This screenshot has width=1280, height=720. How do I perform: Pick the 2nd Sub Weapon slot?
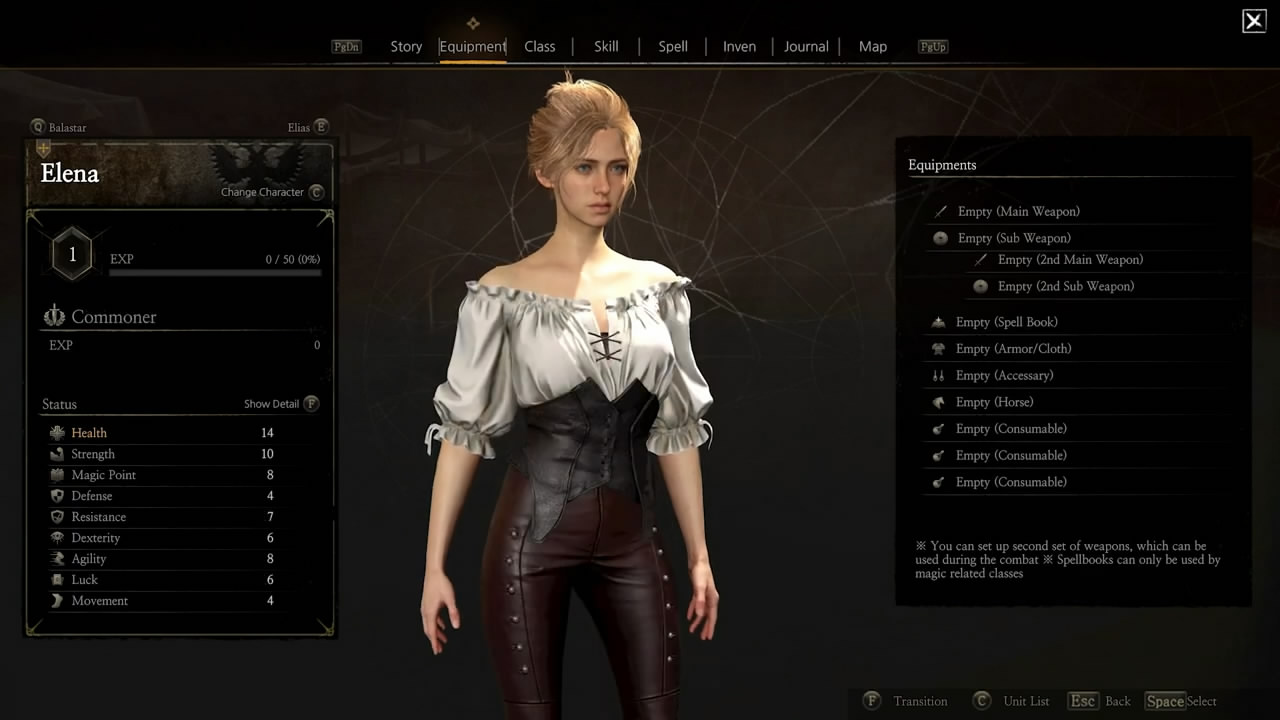pos(1065,286)
